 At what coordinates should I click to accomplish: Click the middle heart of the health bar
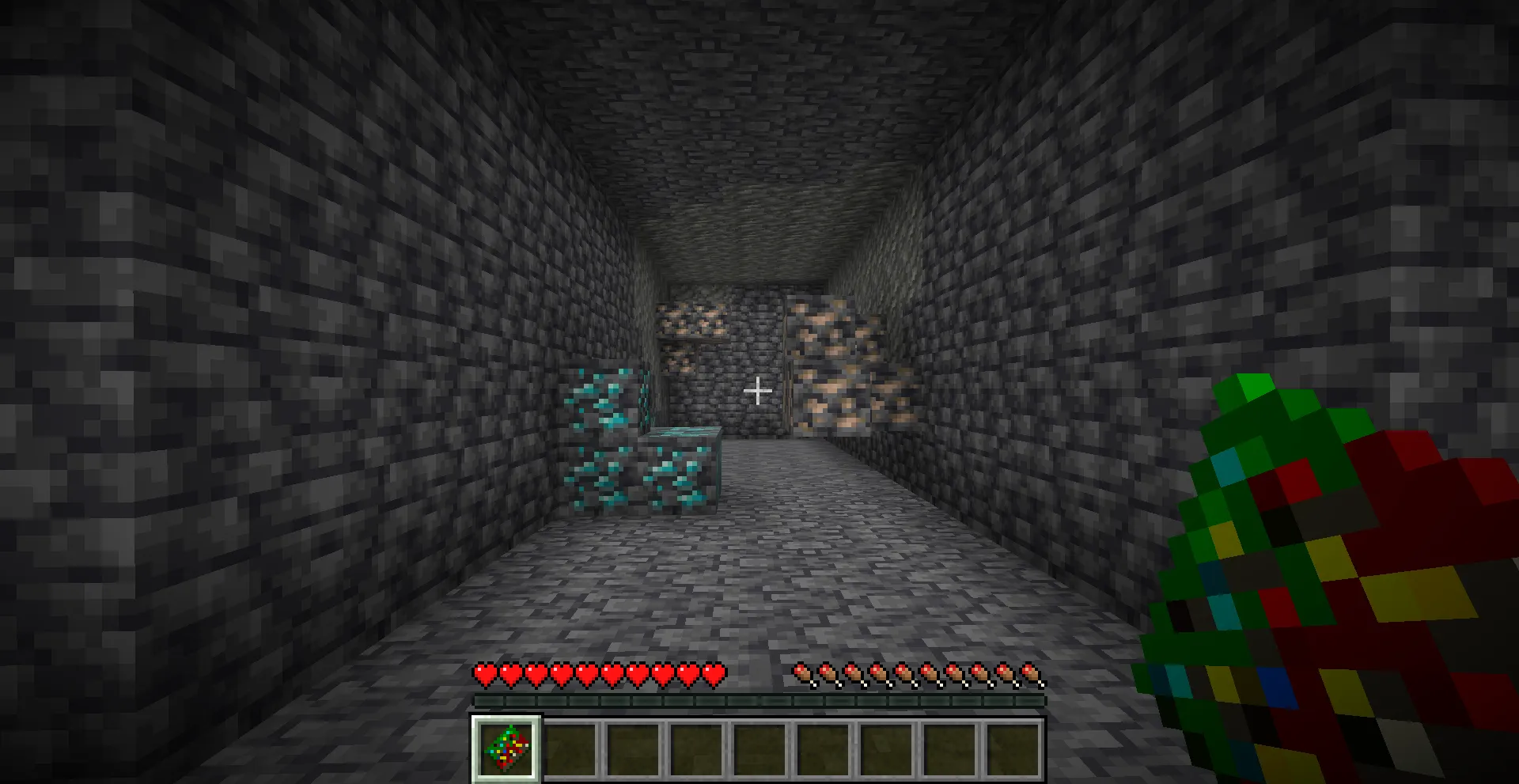coord(598,675)
